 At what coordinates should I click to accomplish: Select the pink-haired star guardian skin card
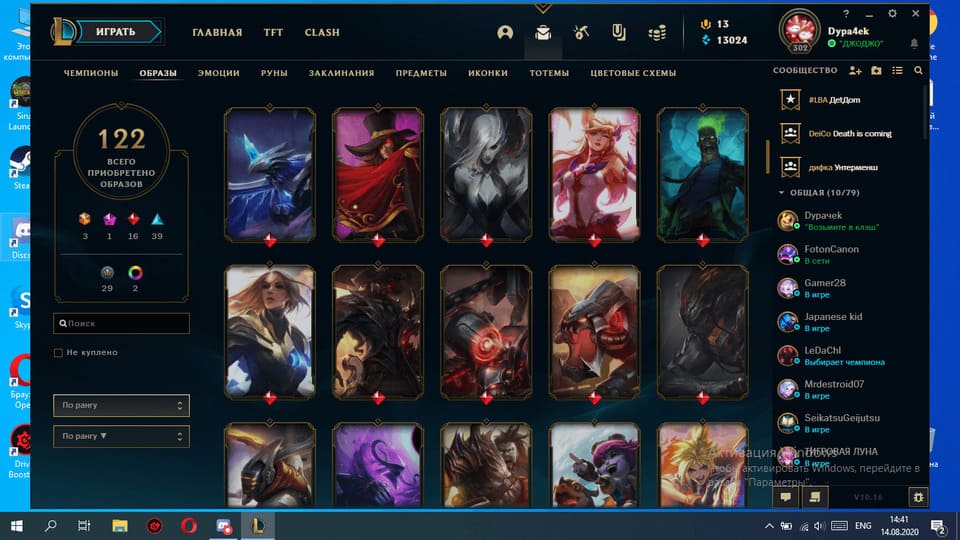click(x=595, y=174)
